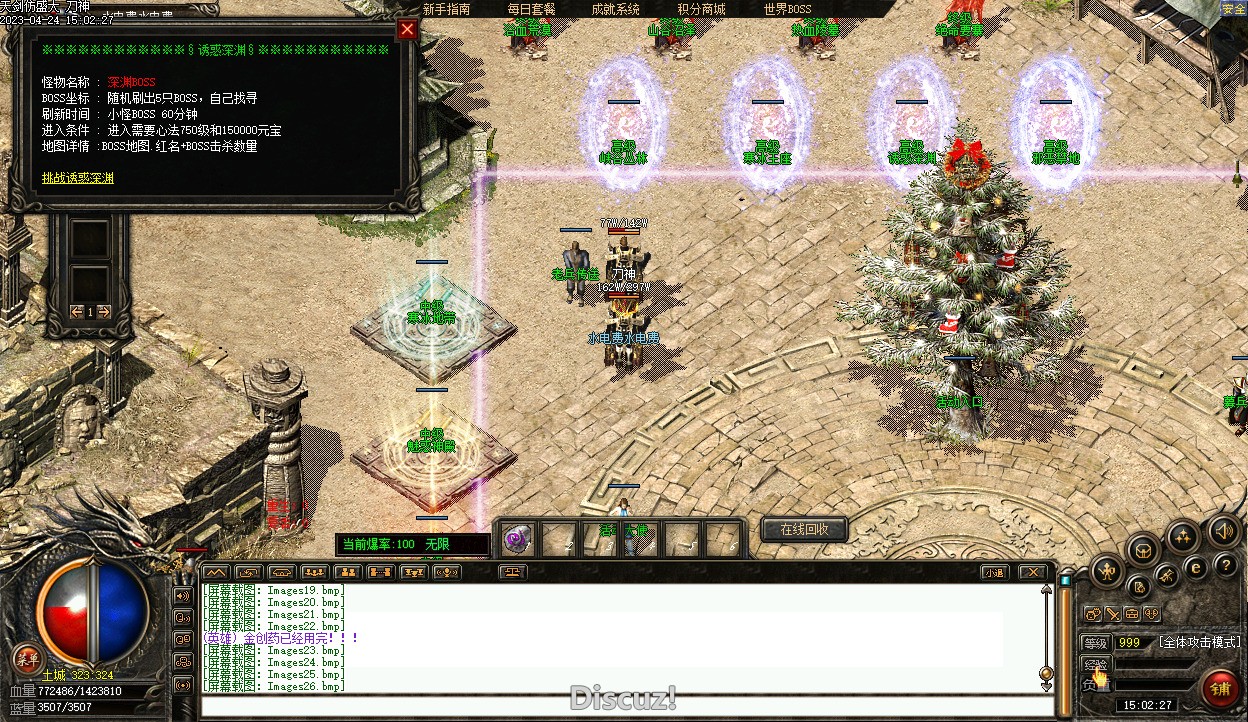Click the 在线回收 online recycle button

tap(804, 529)
